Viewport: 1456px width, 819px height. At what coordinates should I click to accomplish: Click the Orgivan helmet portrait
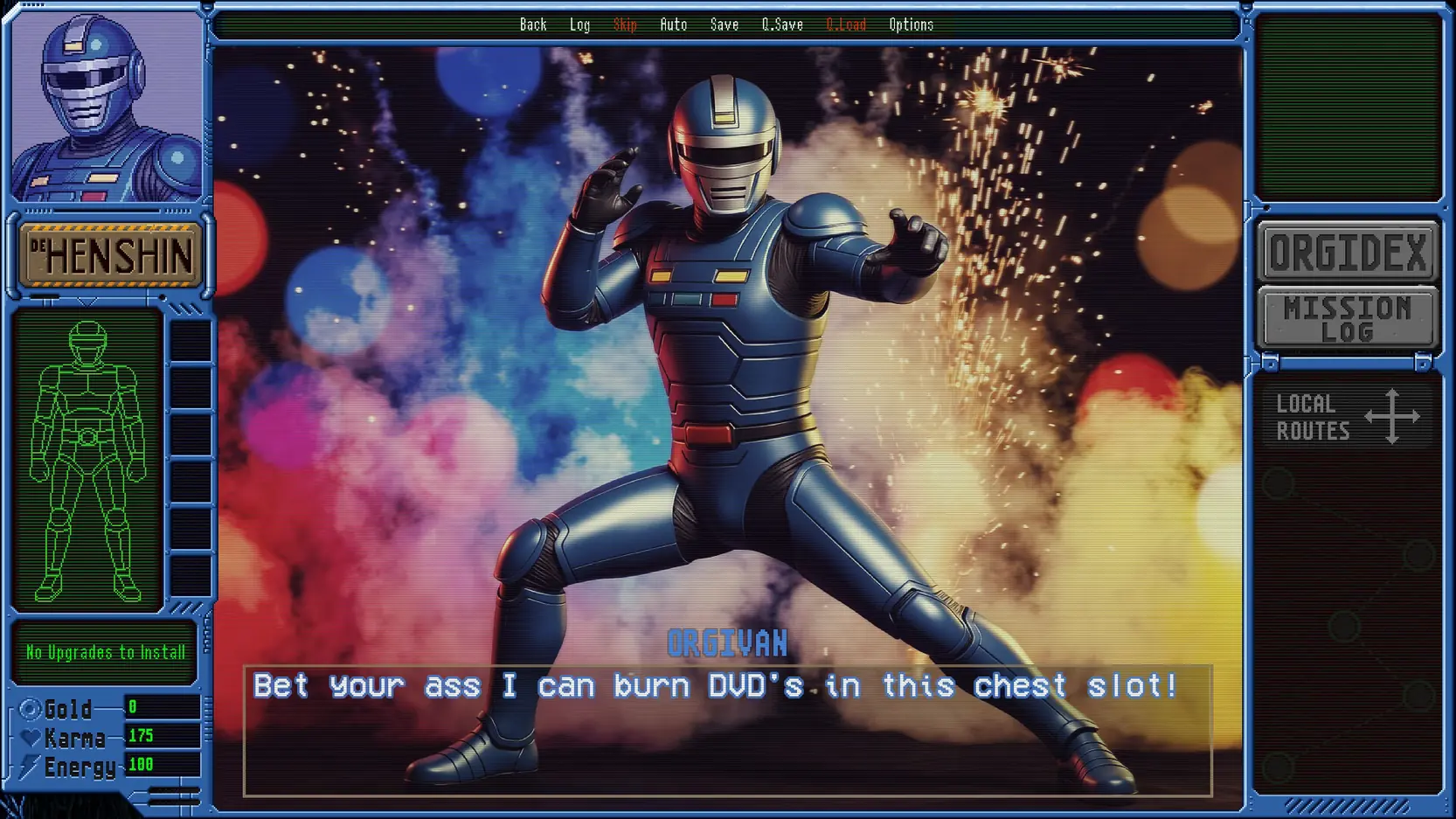107,107
